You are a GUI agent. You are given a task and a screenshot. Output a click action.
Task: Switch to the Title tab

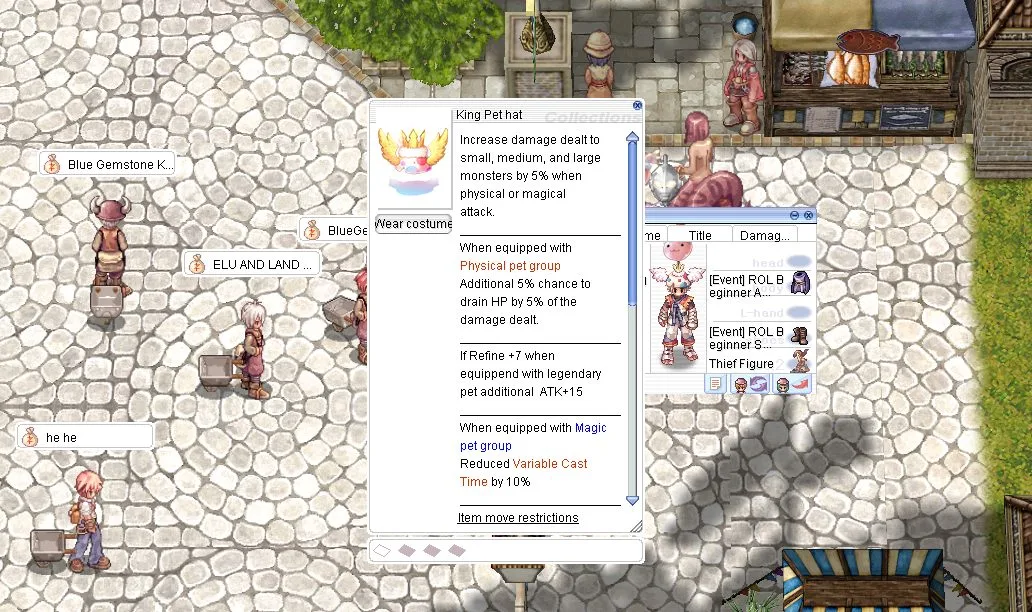[700, 235]
